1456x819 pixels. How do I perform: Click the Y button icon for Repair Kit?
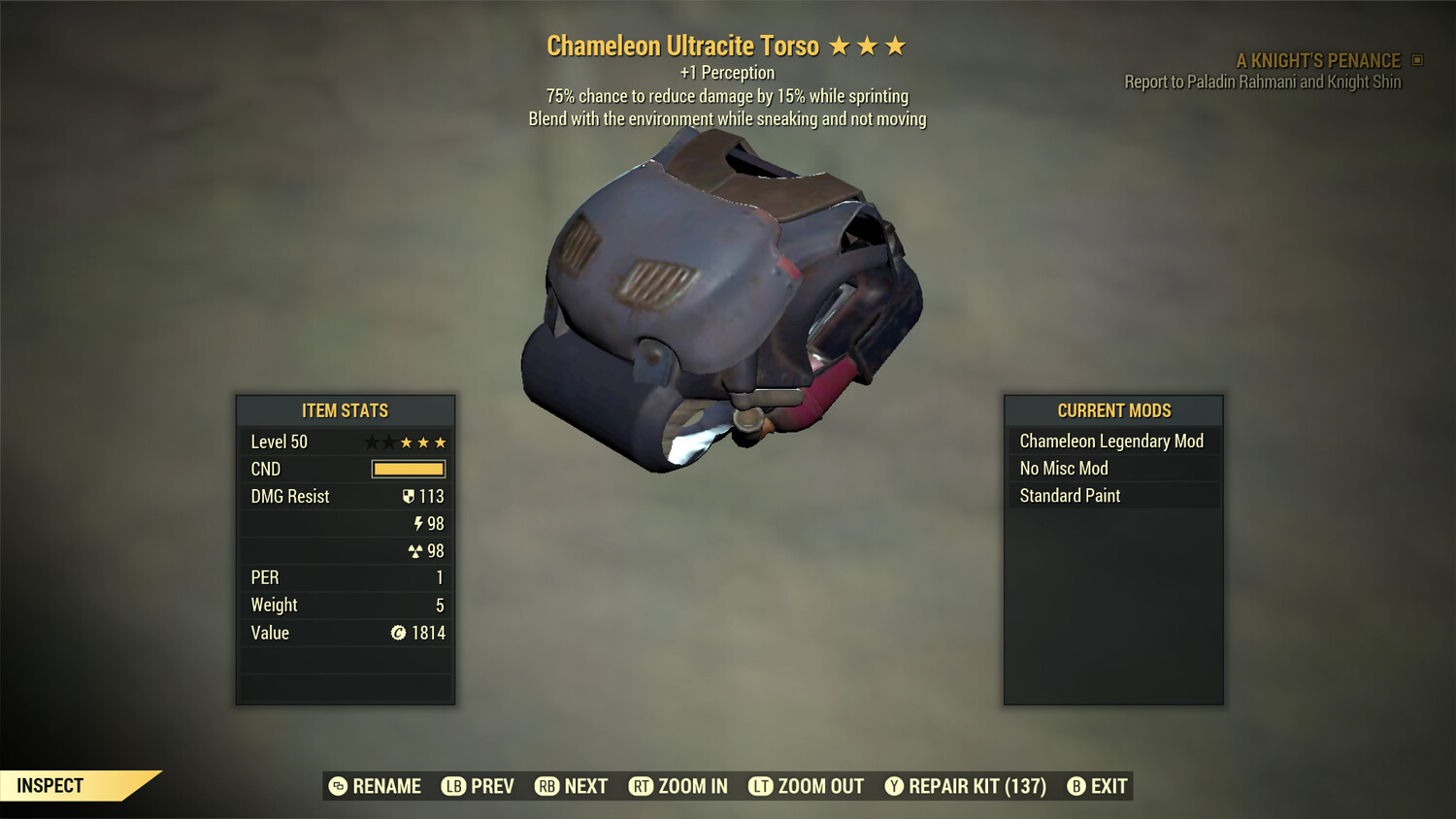point(894,786)
